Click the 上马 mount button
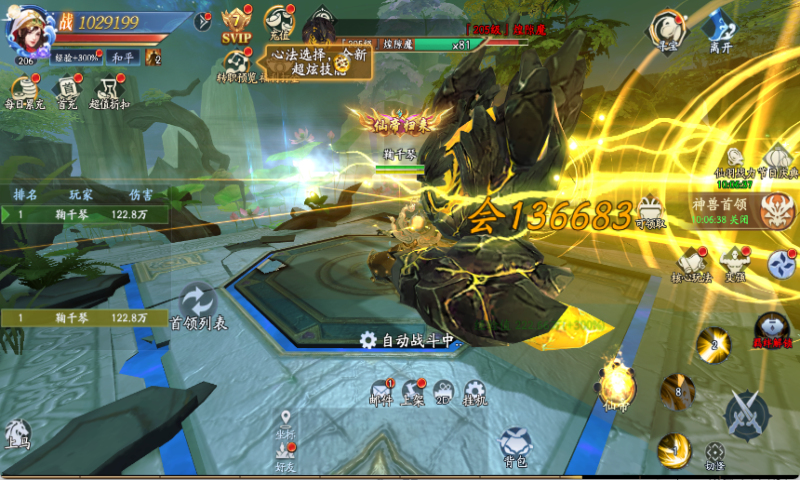 pos(18,434)
